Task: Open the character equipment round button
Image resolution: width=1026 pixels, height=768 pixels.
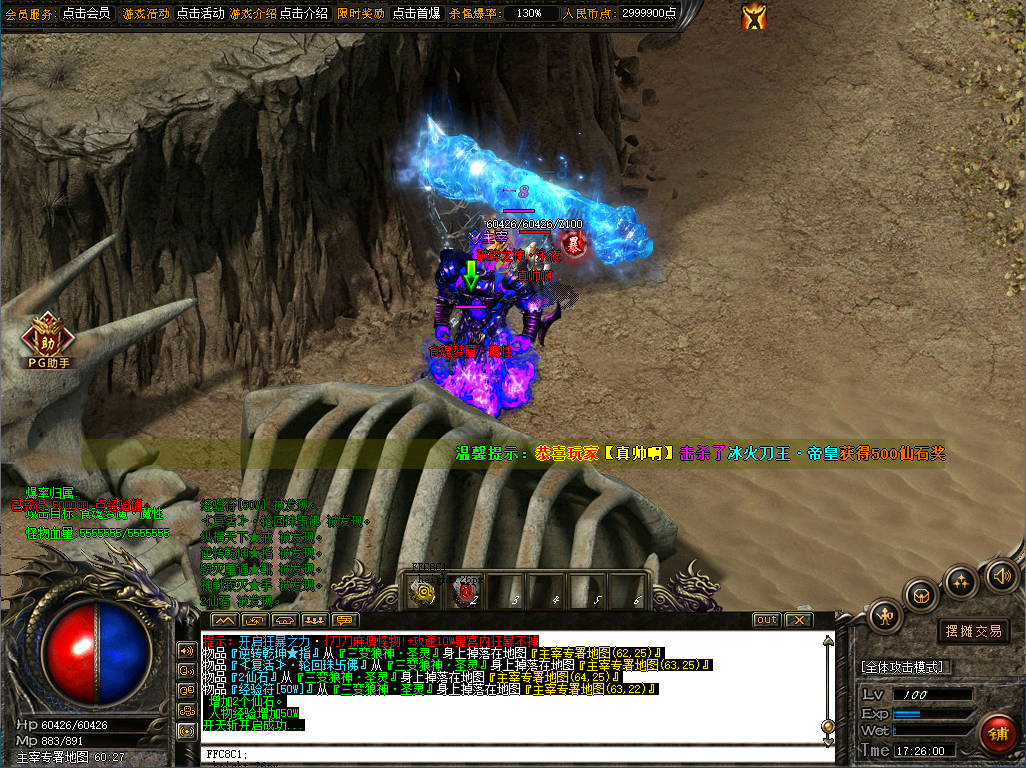Action: pos(886,614)
